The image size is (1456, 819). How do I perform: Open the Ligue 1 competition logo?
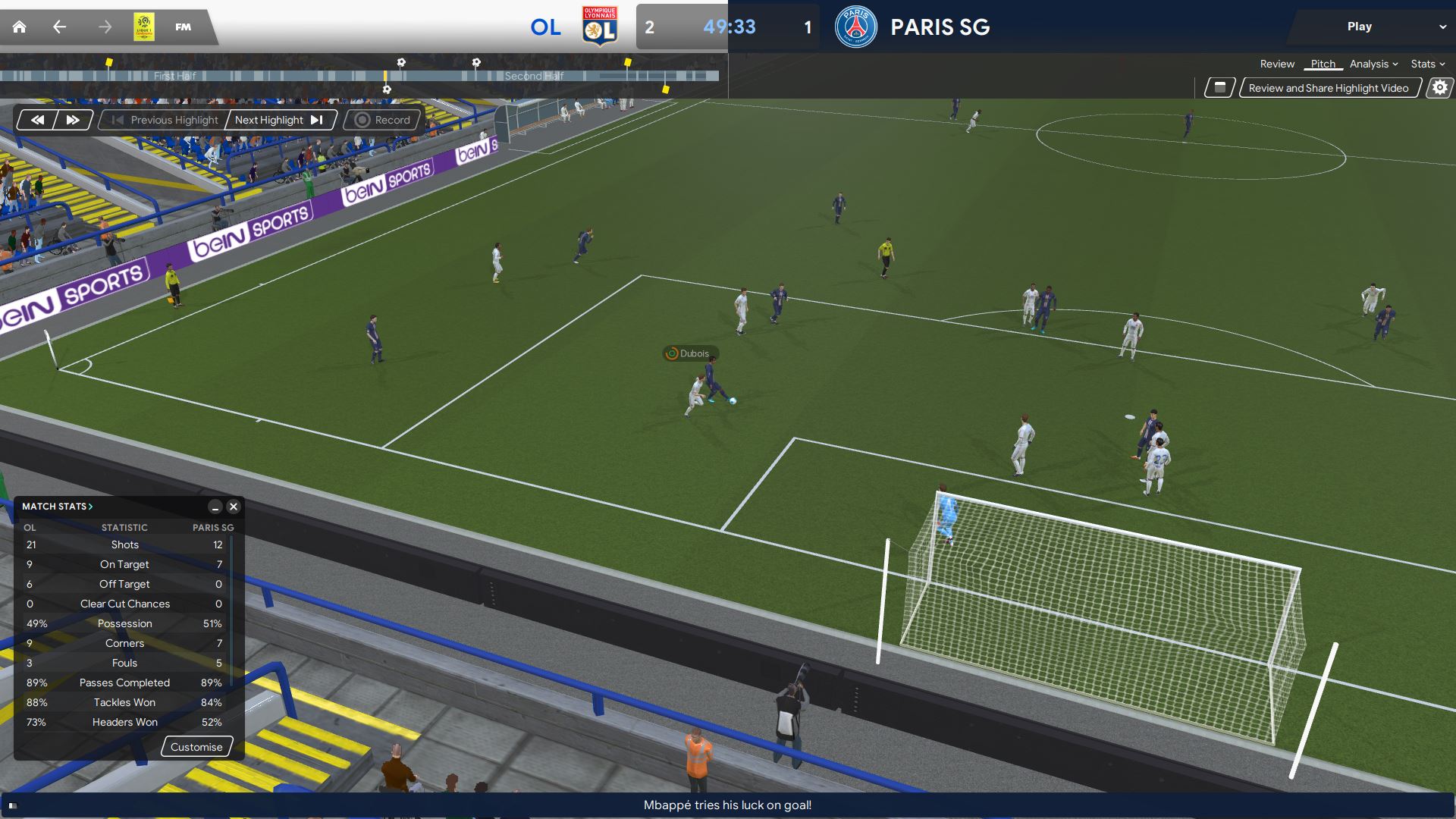click(144, 27)
